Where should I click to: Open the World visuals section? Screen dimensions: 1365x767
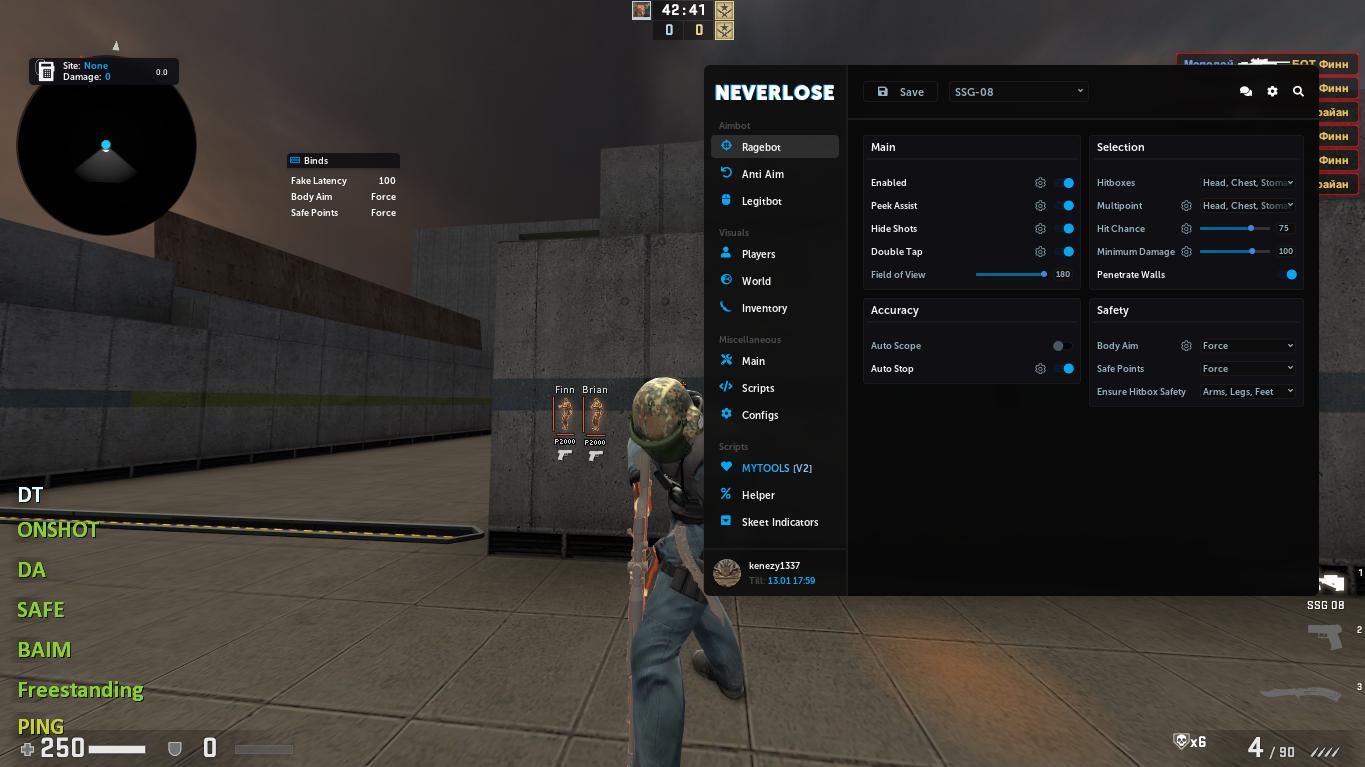[756, 281]
